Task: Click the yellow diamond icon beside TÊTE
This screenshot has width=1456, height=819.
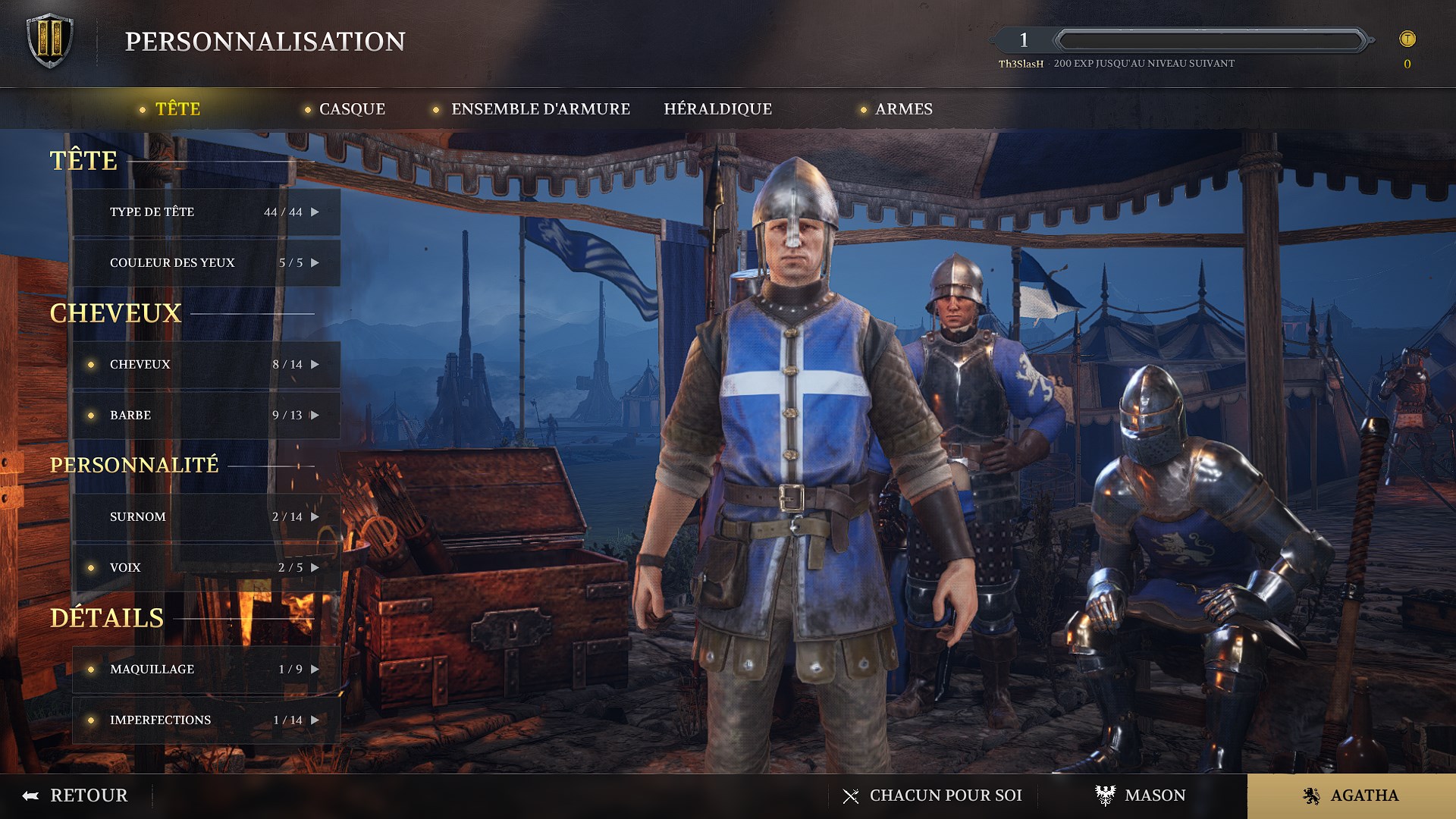Action: click(144, 110)
